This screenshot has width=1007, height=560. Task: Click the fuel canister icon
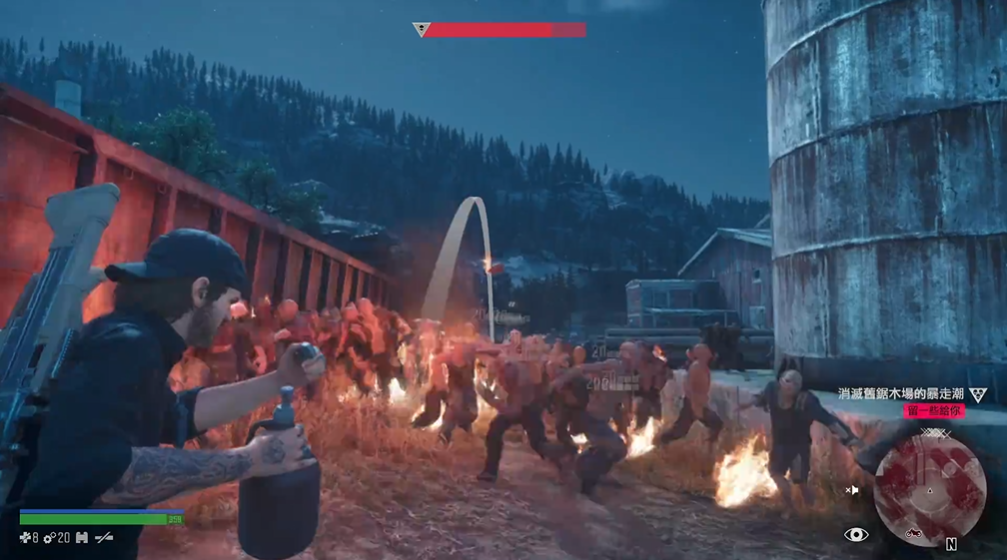pos(82,538)
